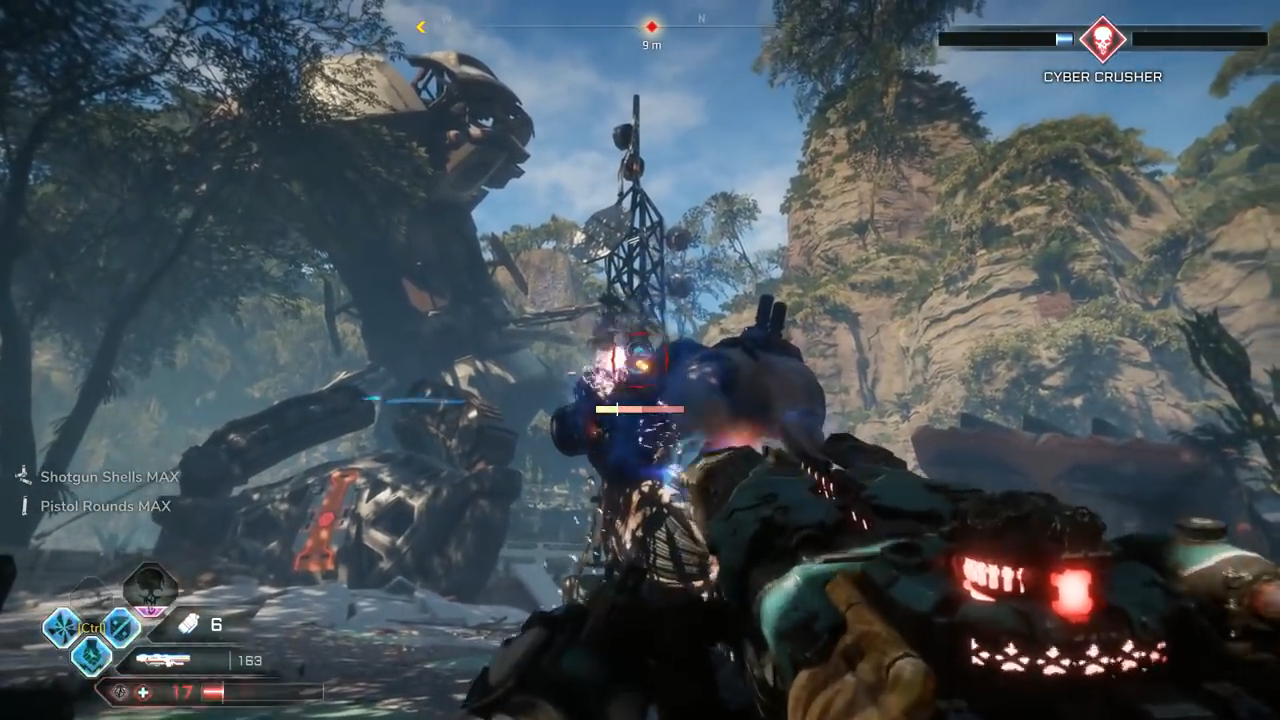Use the health infusion cross icon

[145, 691]
